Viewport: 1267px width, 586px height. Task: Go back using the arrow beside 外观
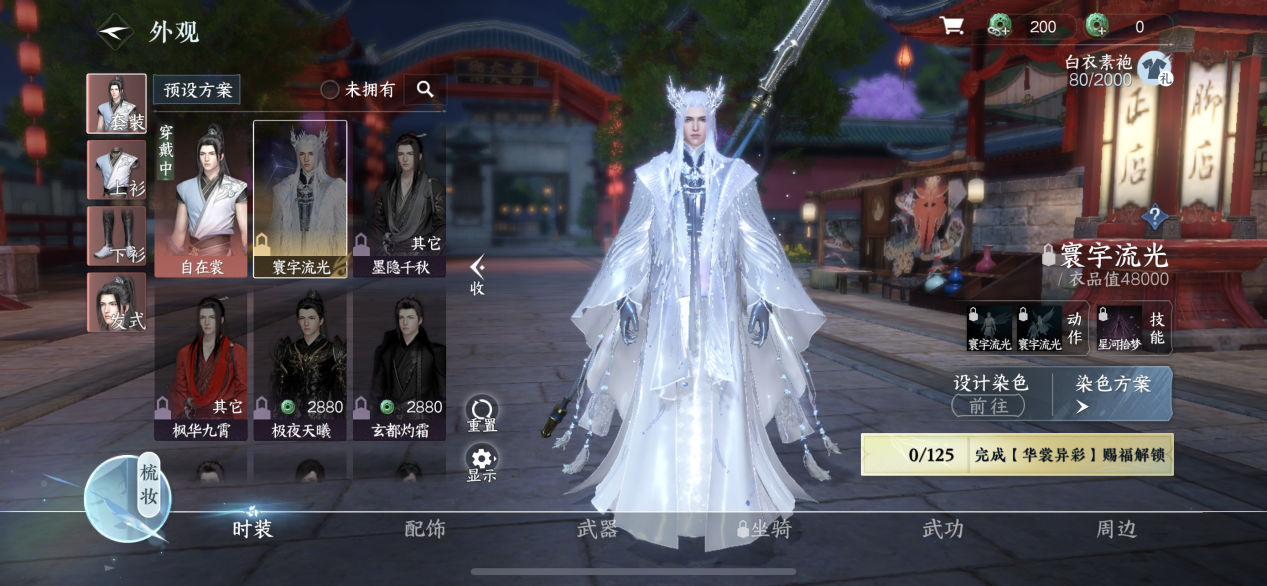(115, 31)
